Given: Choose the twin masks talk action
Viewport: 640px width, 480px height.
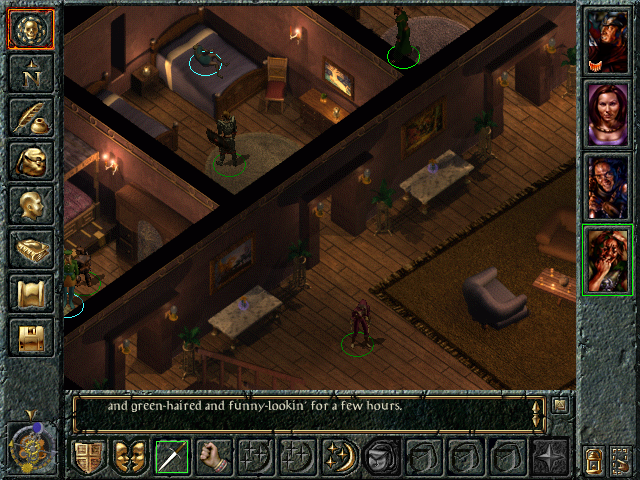Looking at the screenshot, I should (x=130, y=457).
